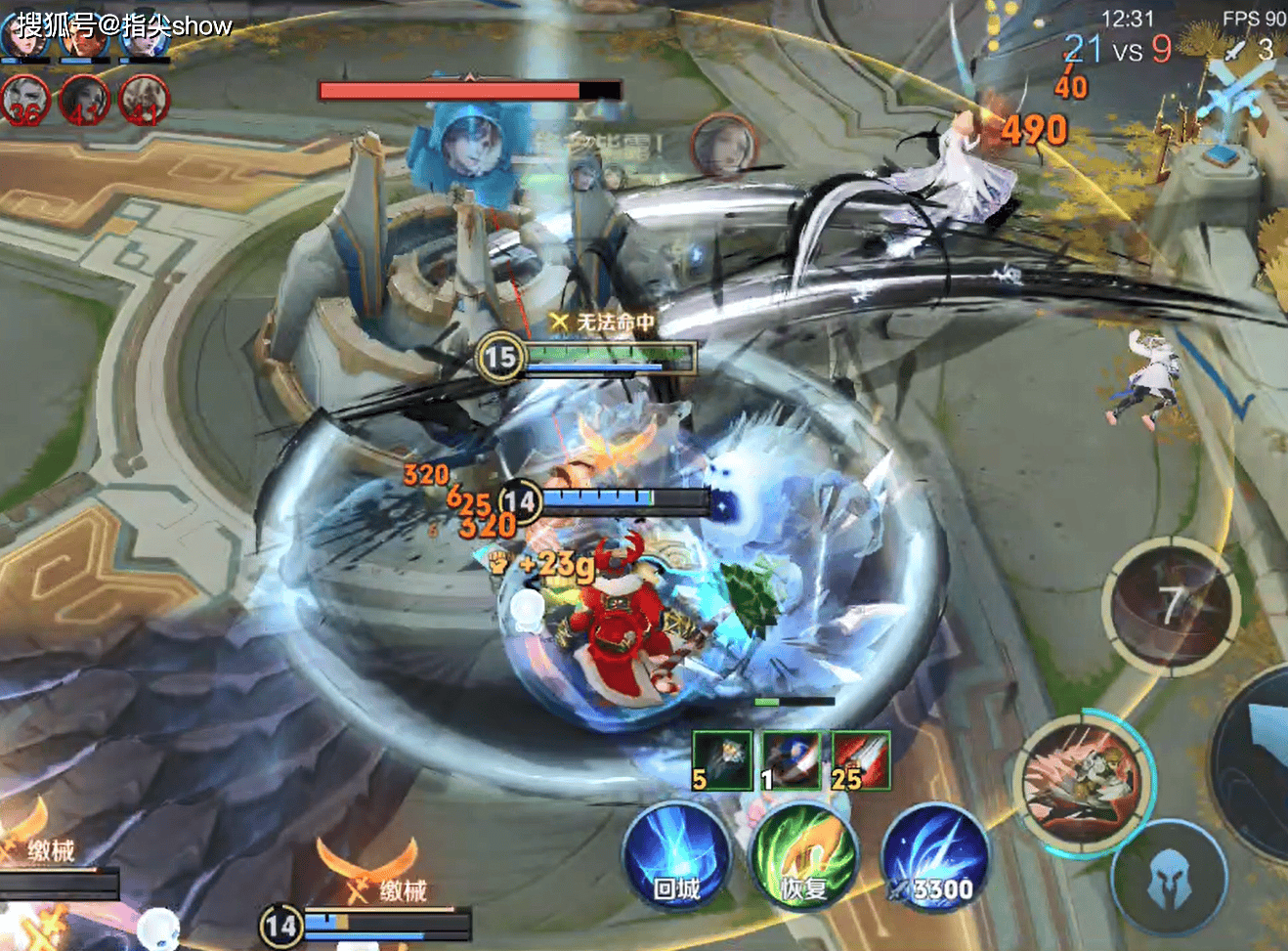The height and width of the screenshot is (951, 1288).
Task: Tap the crossed swords kill icon
Action: click(1236, 49)
